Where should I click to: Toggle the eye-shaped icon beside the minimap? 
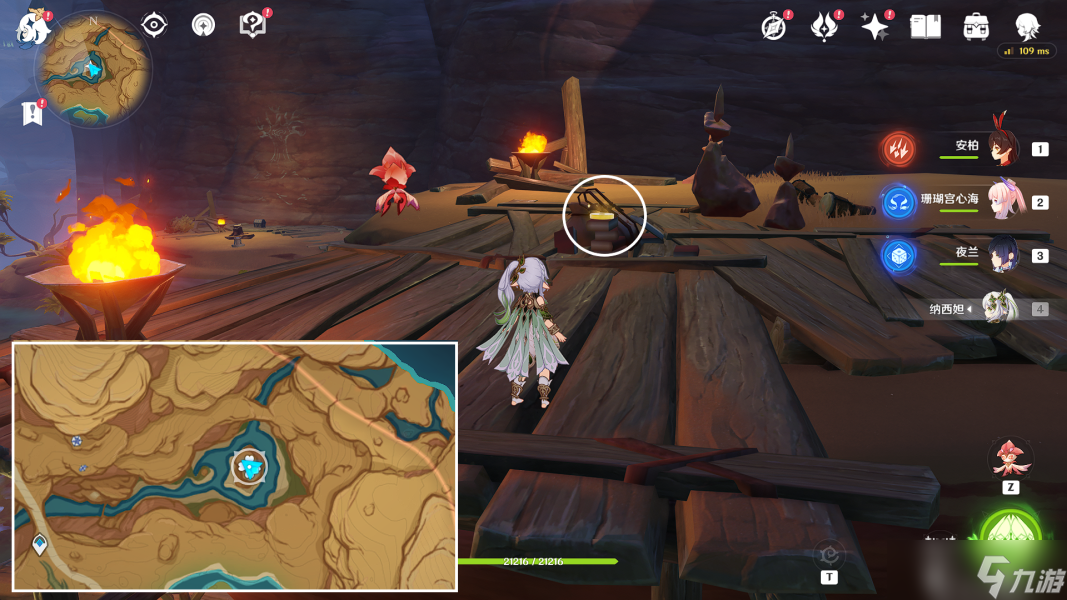[x=154, y=25]
